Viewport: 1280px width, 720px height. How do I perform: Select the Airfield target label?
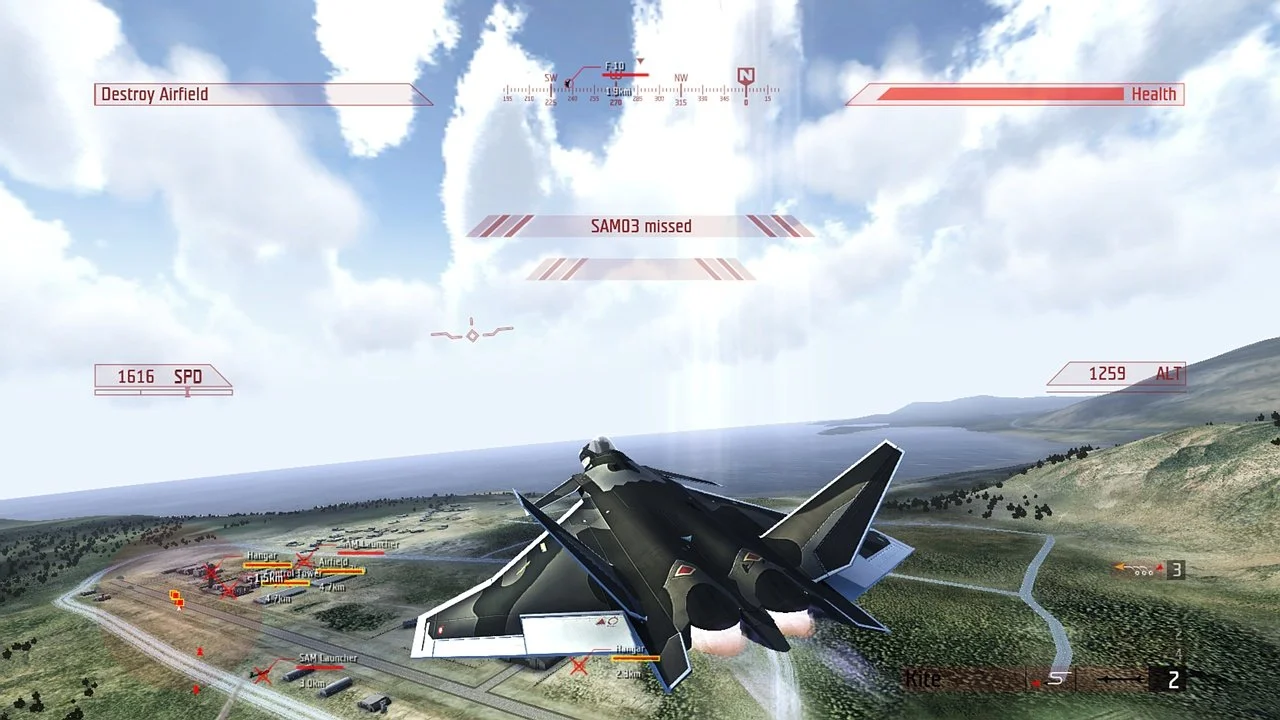[x=335, y=562]
